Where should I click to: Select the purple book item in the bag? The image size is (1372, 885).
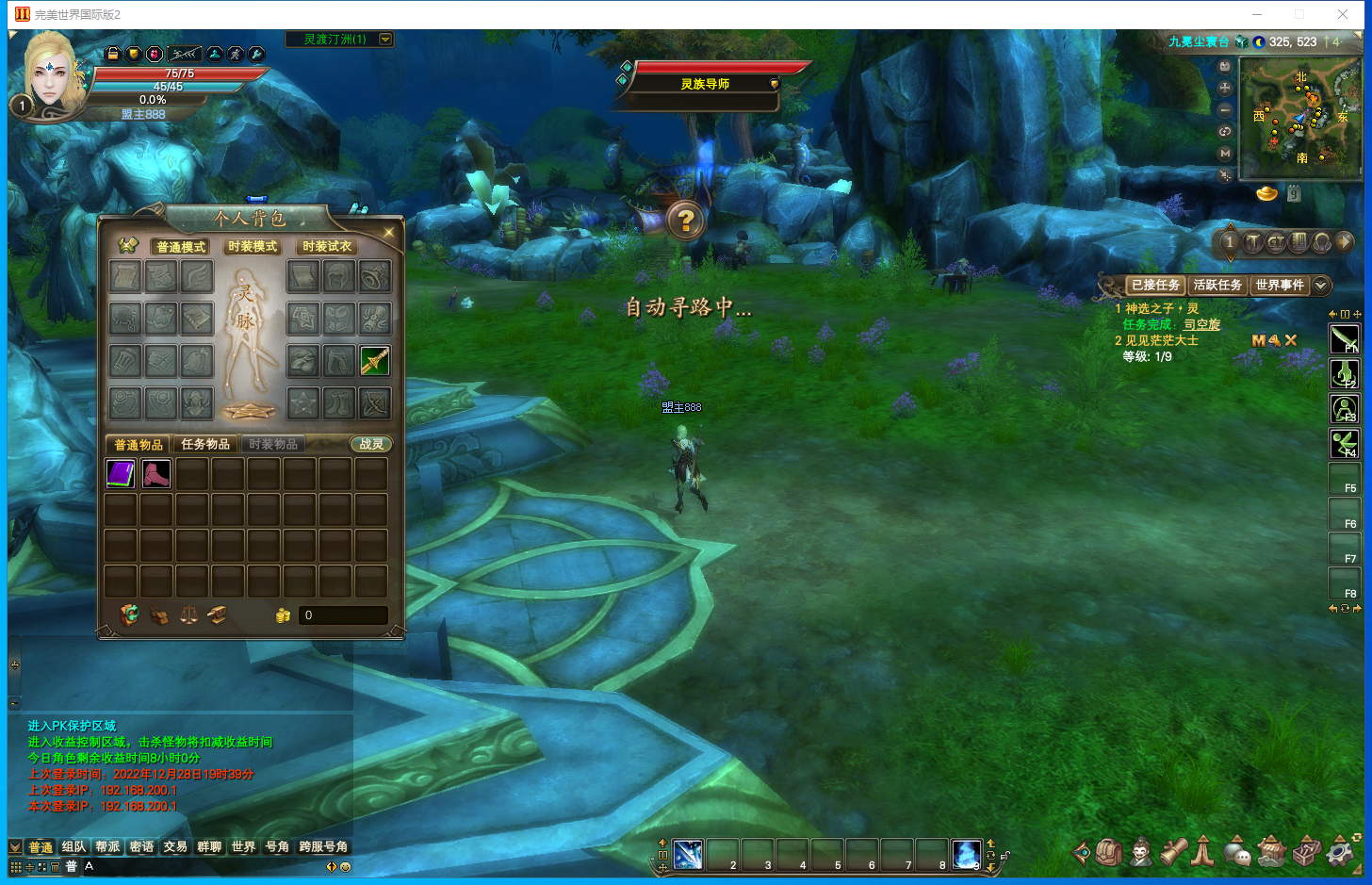(121, 473)
